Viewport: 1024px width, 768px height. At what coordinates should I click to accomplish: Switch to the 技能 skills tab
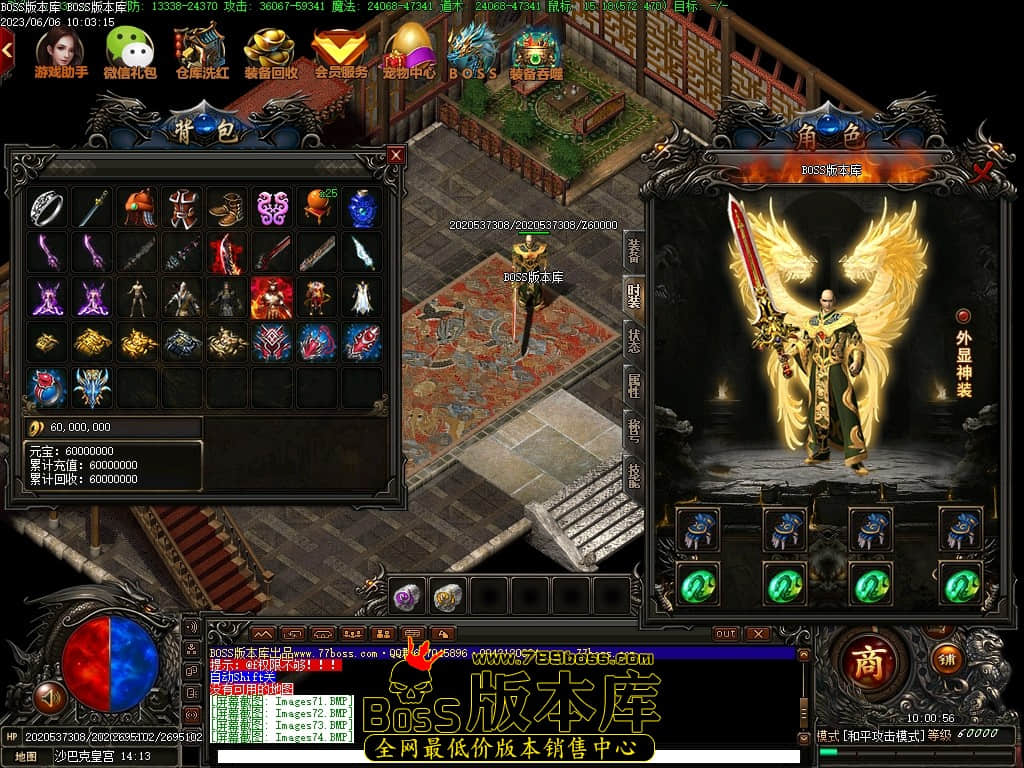coord(634,473)
